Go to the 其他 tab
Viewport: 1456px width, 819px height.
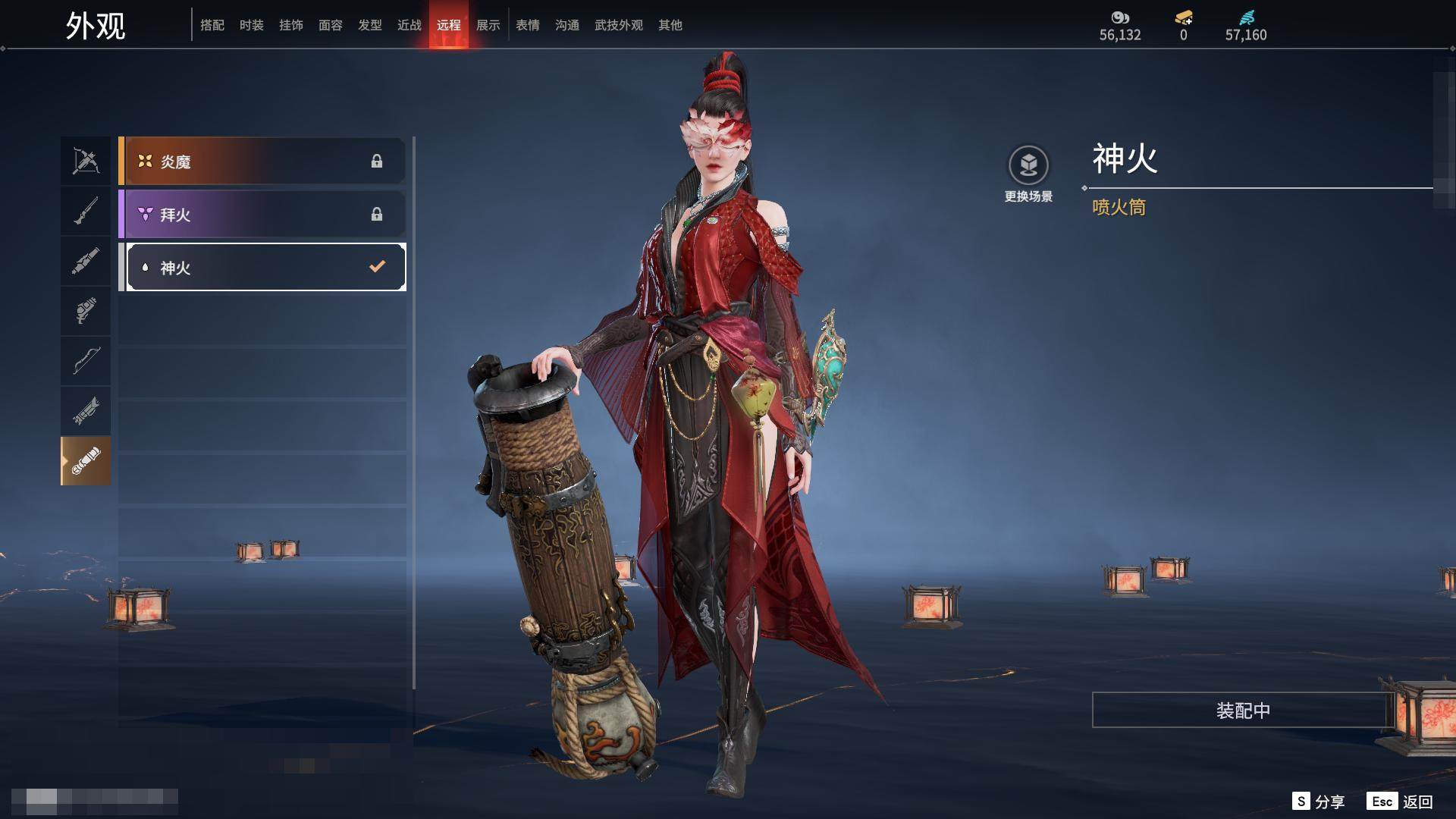tap(670, 25)
